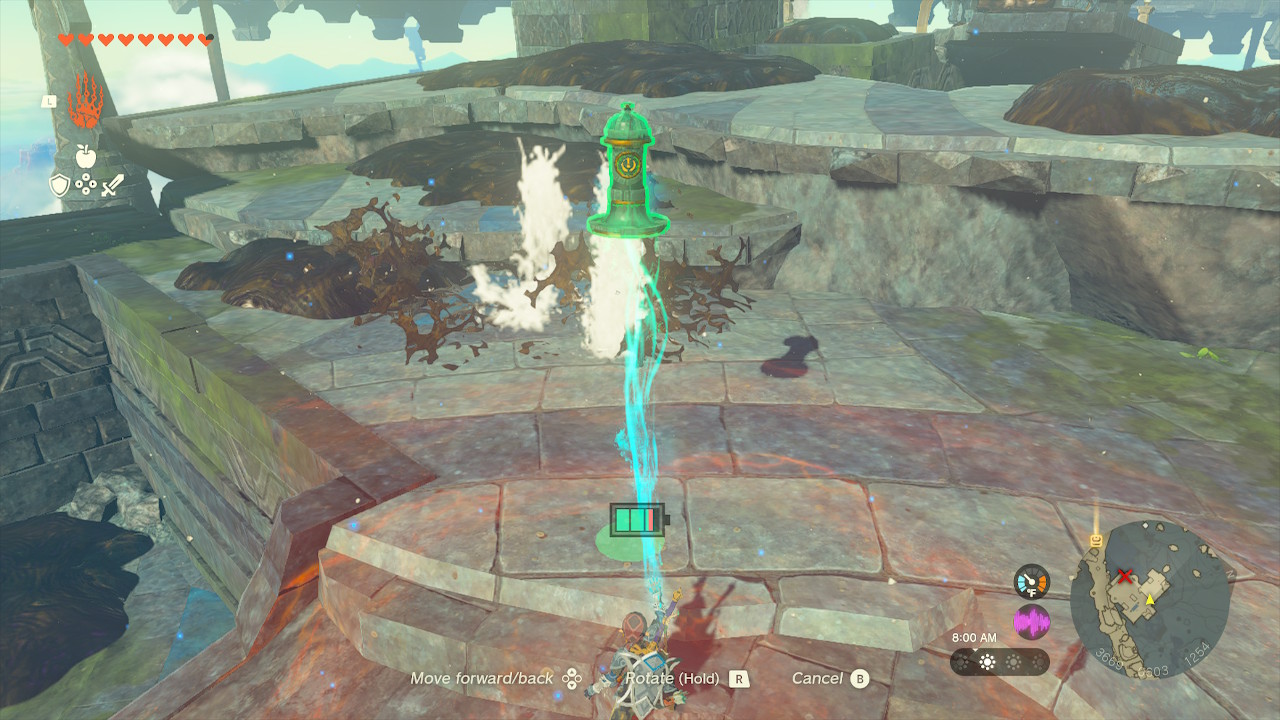This screenshot has height=720, width=1280.
Task: Click the purple noise meter icon
Action: pyautogui.click(x=1032, y=621)
